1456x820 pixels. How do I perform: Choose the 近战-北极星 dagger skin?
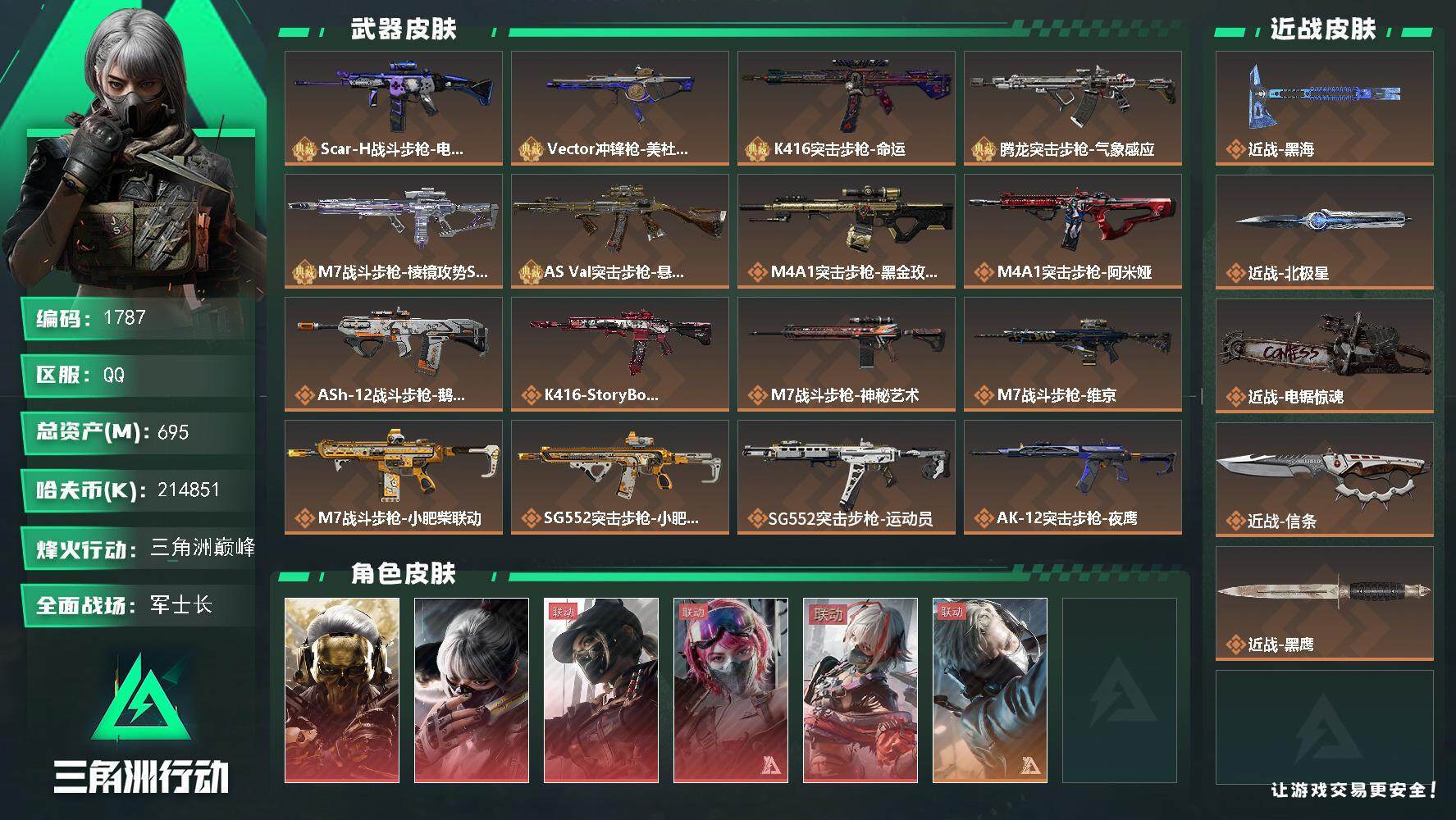pyautogui.click(x=1324, y=231)
